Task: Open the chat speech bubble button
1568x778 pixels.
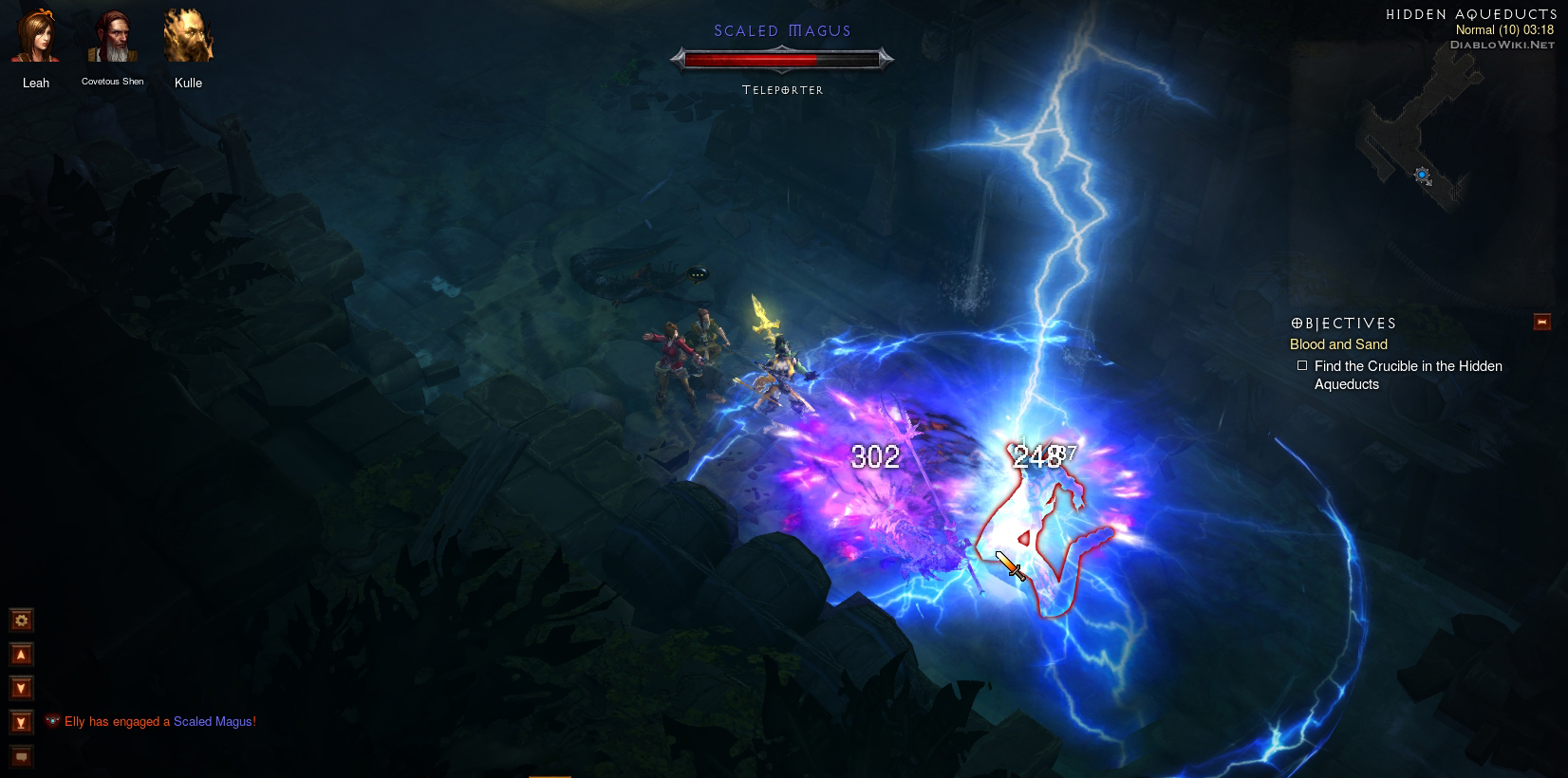Action: [22, 757]
